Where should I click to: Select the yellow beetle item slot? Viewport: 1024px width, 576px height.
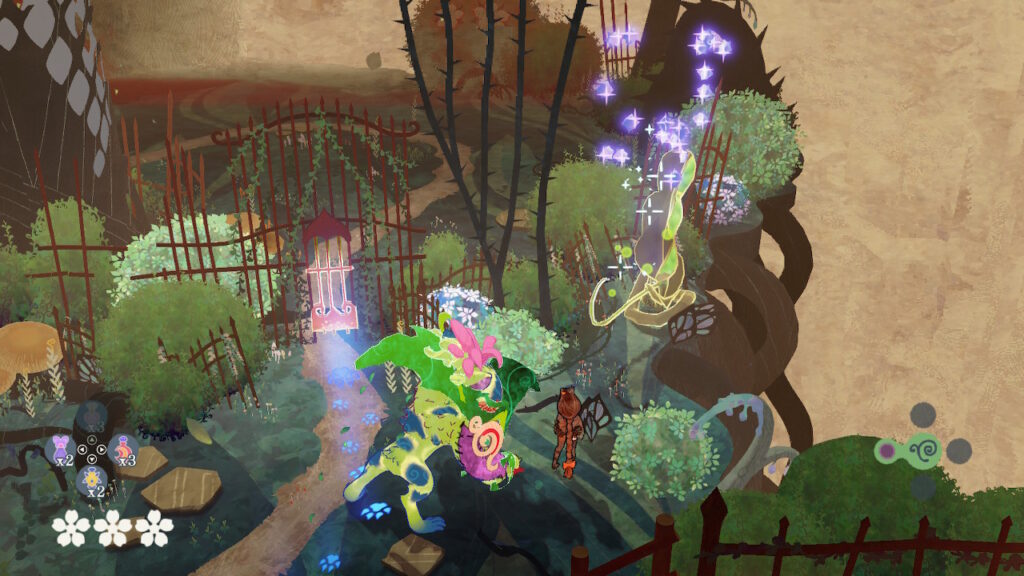pos(91,481)
